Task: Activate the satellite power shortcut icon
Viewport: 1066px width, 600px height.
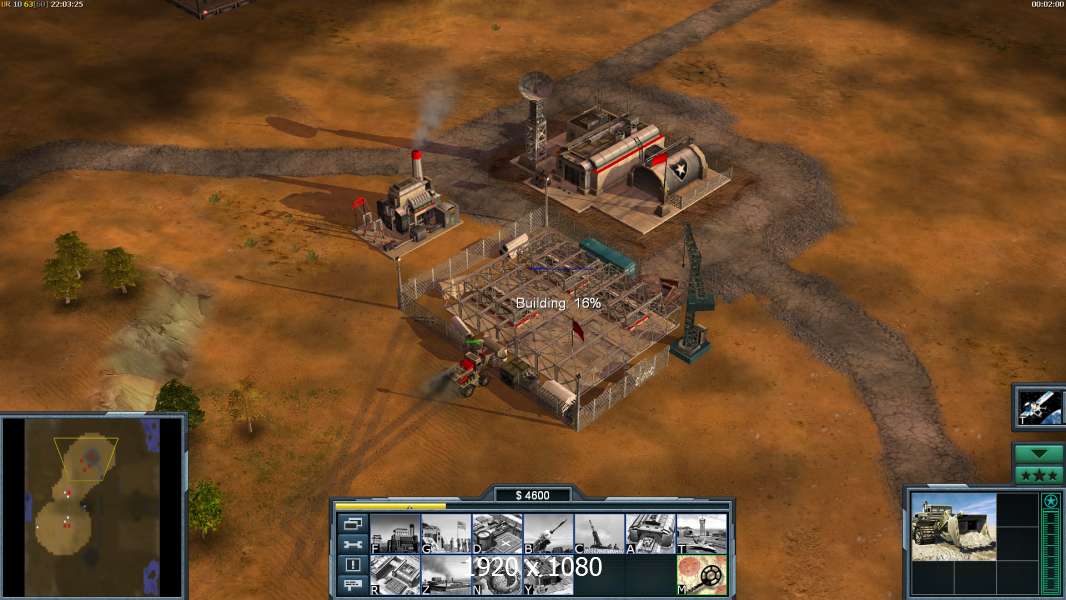Action: (1038, 406)
